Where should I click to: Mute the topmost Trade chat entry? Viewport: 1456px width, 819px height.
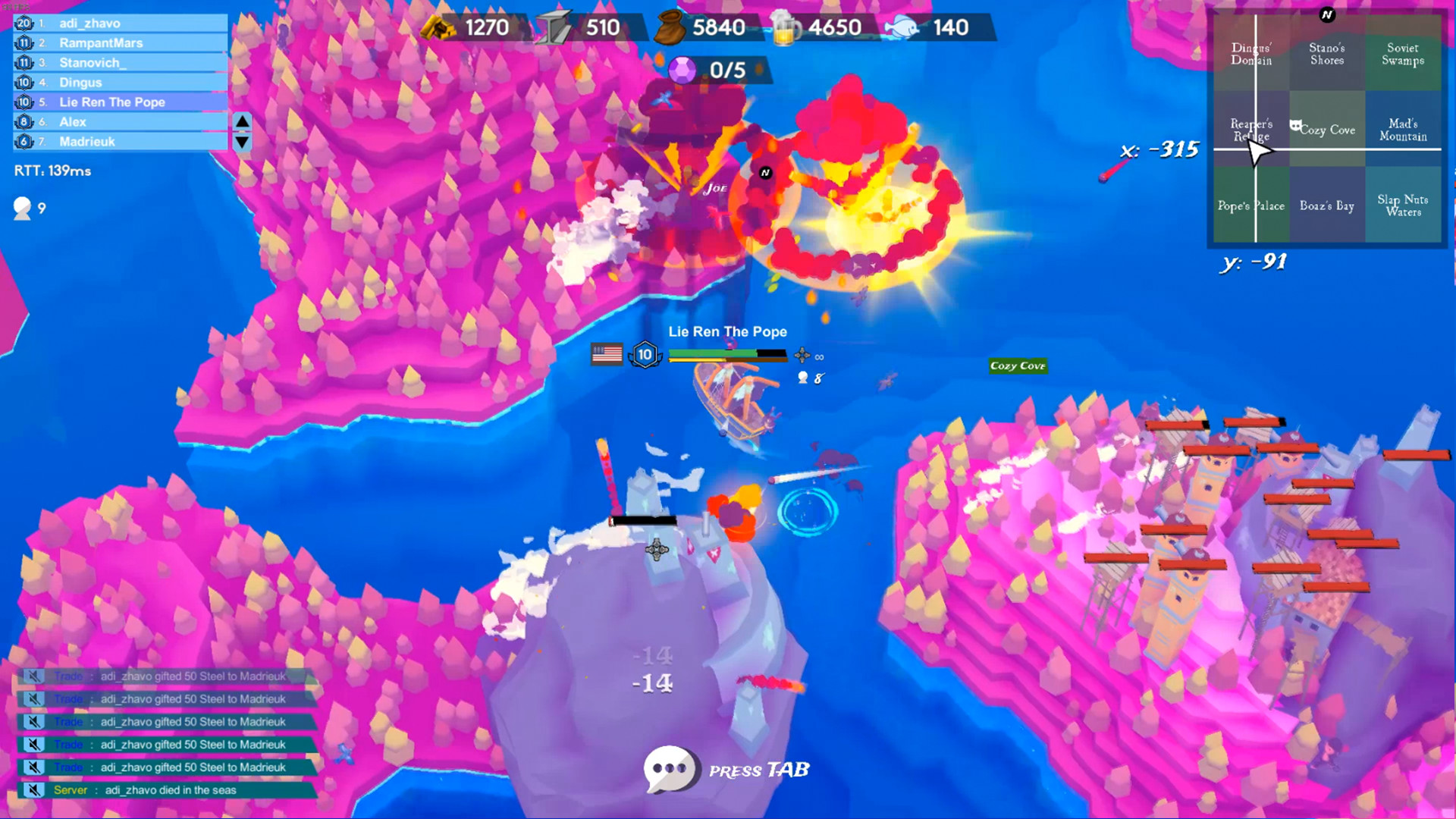tap(34, 677)
